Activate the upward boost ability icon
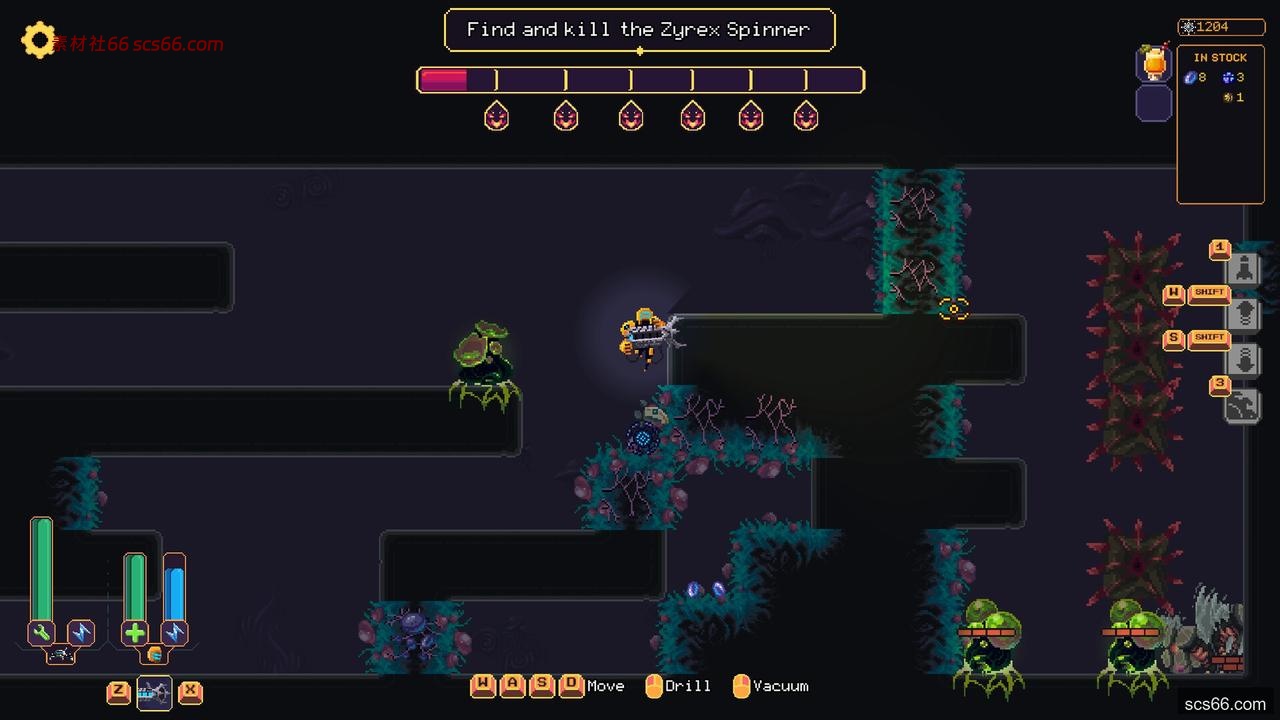The width and height of the screenshot is (1280, 720). [x=1243, y=313]
